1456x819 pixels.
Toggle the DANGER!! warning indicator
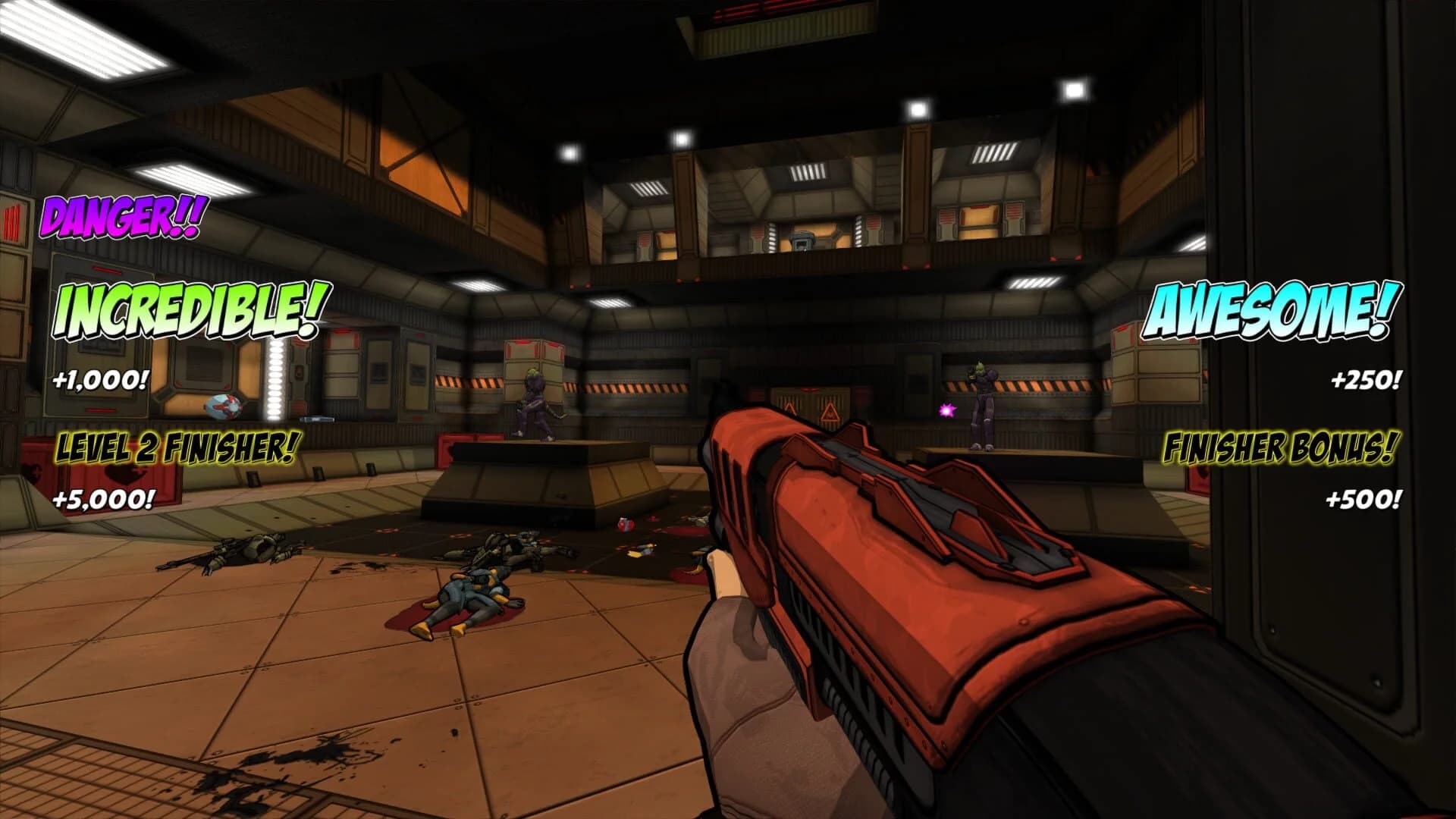tap(121, 218)
